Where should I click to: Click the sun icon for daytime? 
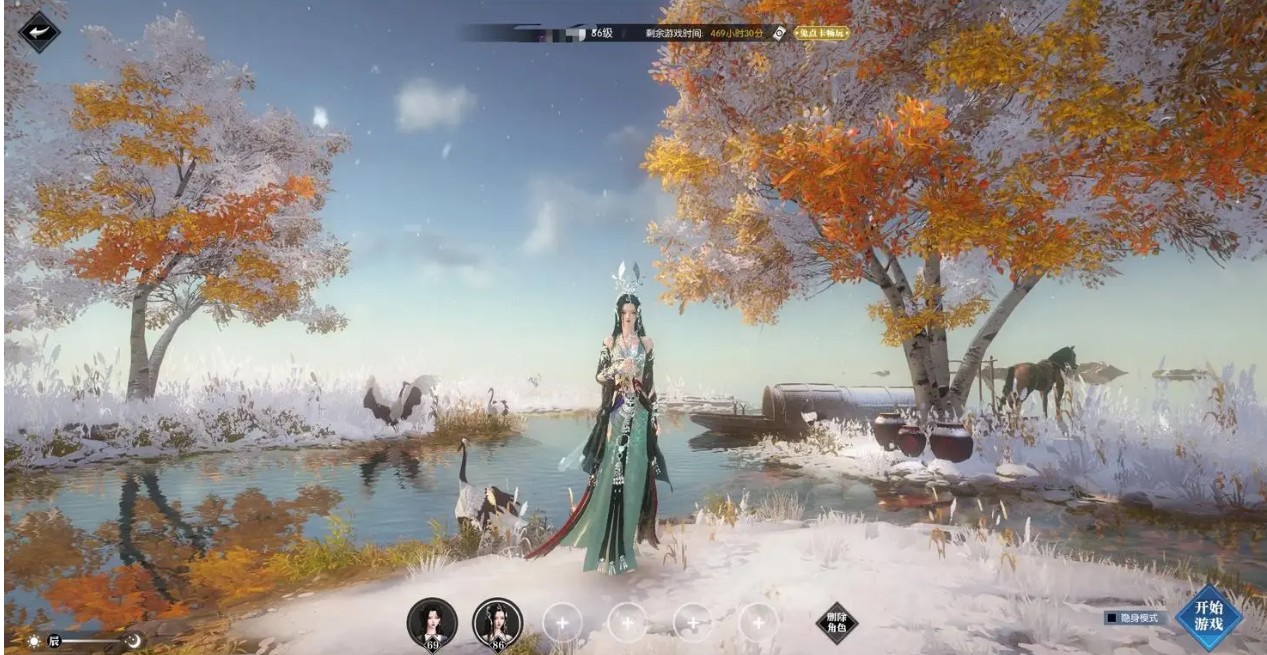tap(34, 641)
